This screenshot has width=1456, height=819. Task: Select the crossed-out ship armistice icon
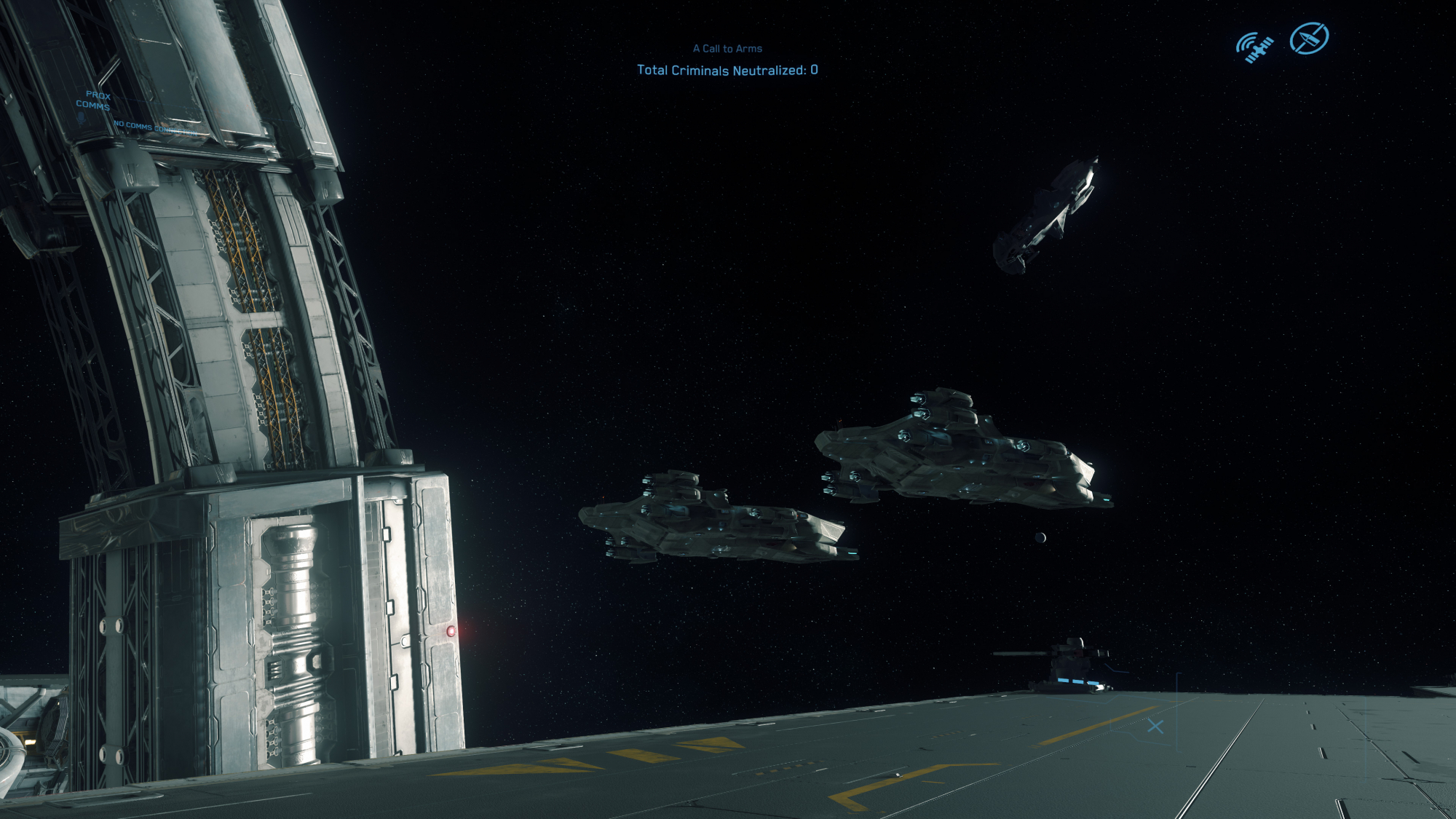coord(1309,39)
